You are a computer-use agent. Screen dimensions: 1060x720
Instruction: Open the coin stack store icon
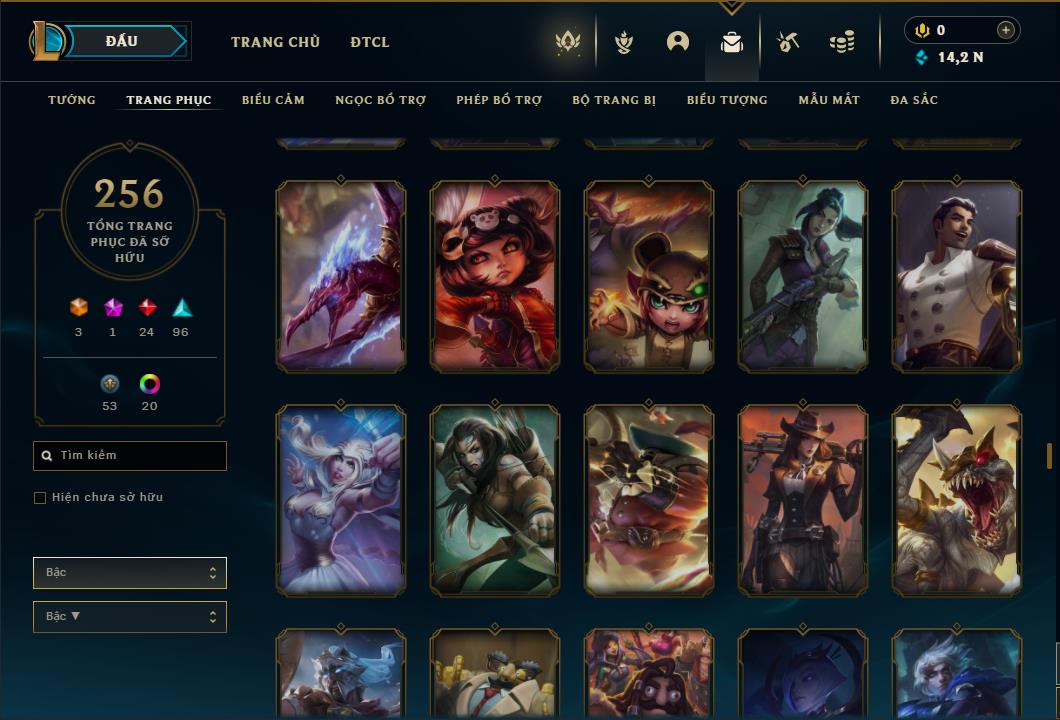pyautogui.click(x=842, y=42)
